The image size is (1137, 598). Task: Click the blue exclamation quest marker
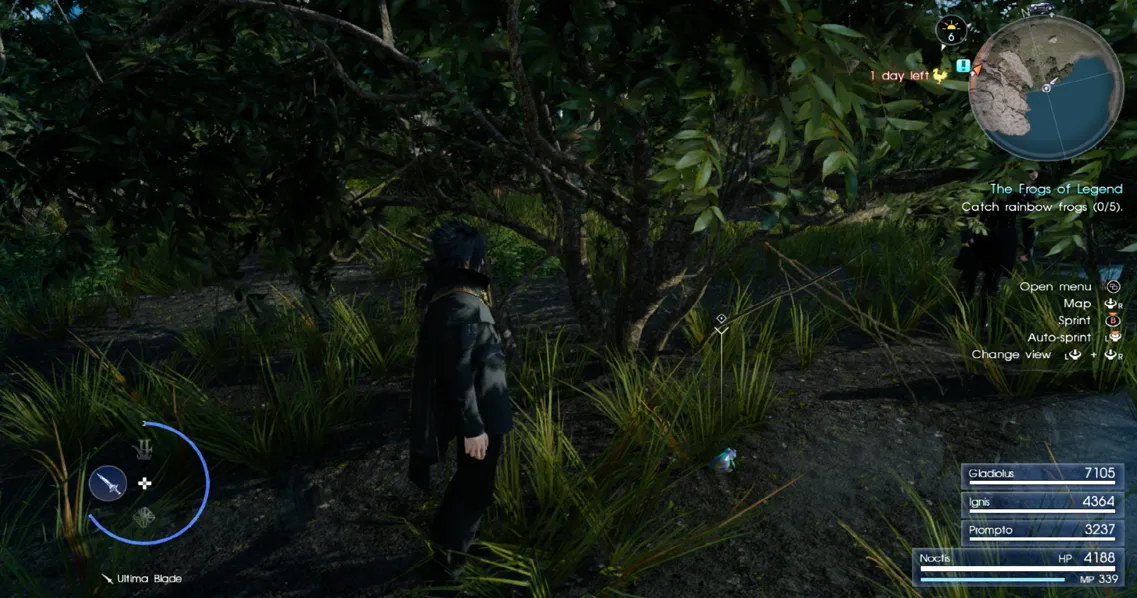(963, 66)
